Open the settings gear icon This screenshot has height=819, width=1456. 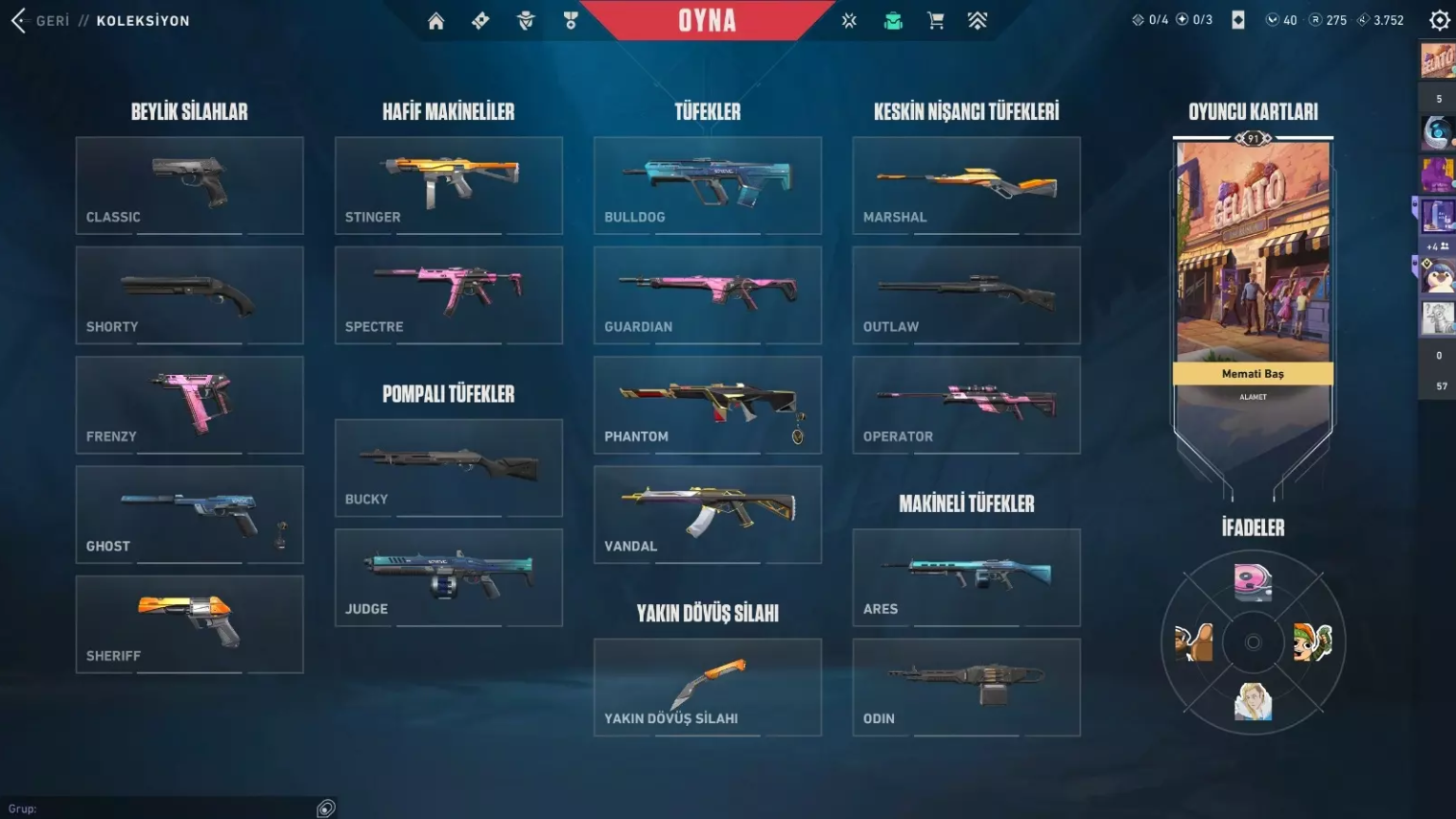pyautogui.click(x=1439, y=20)
